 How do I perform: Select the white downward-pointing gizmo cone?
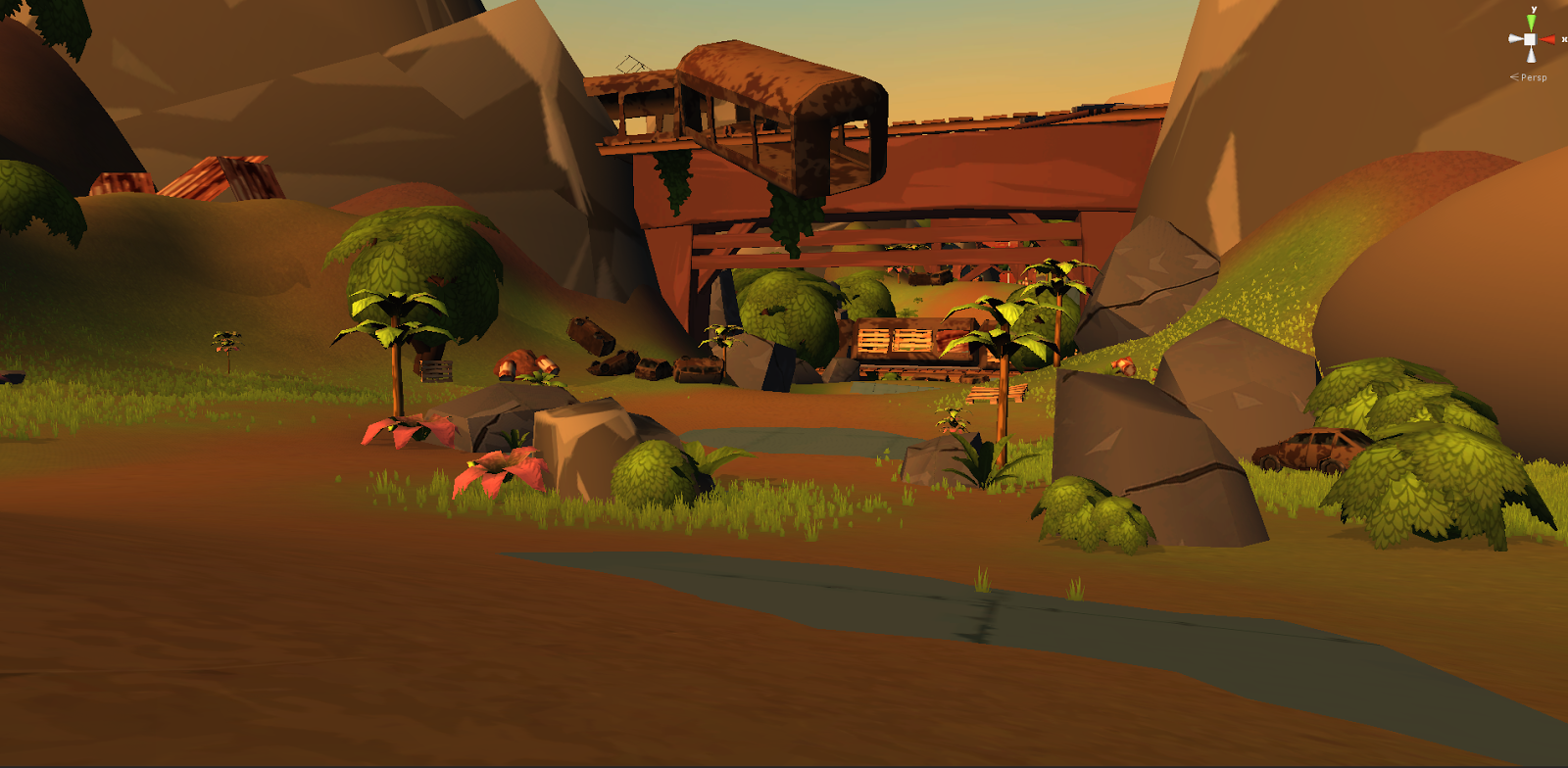click(1532, 55)
